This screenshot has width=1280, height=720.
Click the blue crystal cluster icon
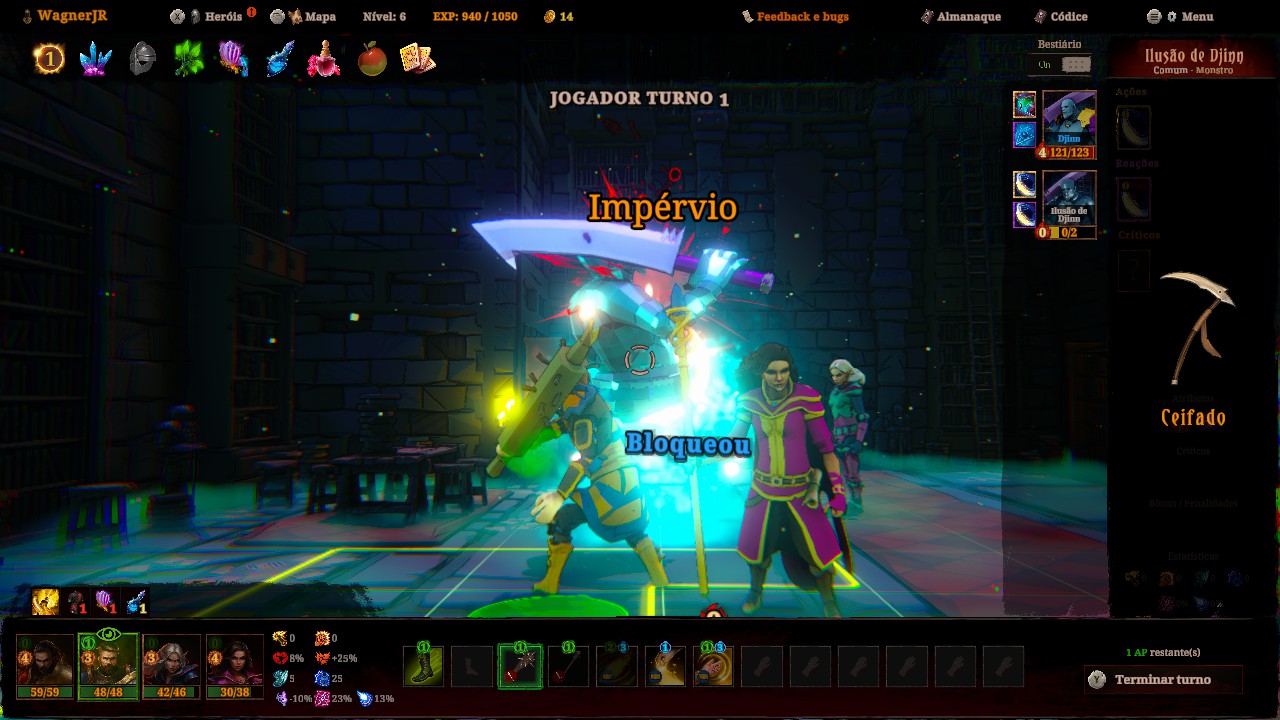click(95, 59)
